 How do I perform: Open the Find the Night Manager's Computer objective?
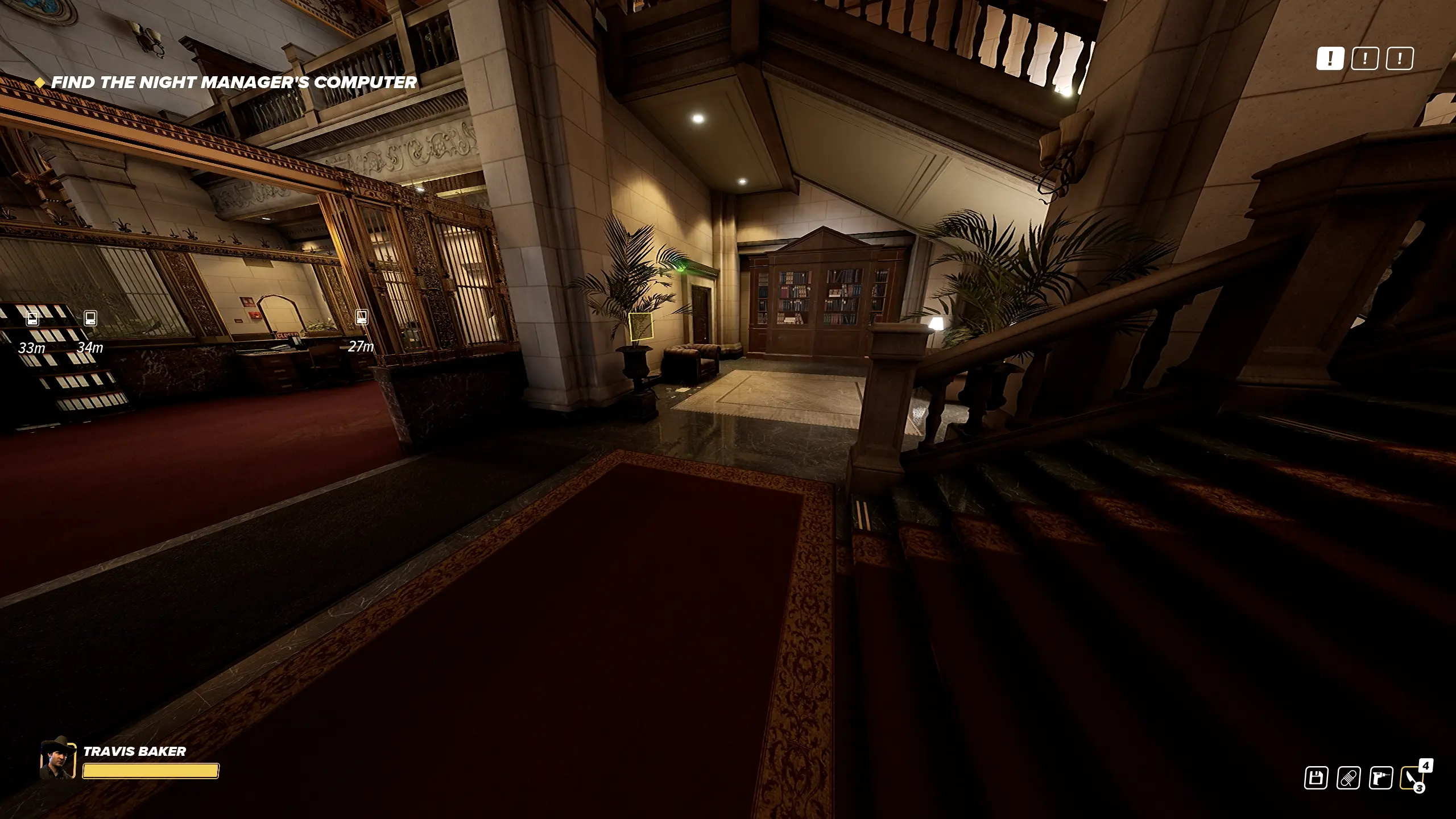click(234, 82)
